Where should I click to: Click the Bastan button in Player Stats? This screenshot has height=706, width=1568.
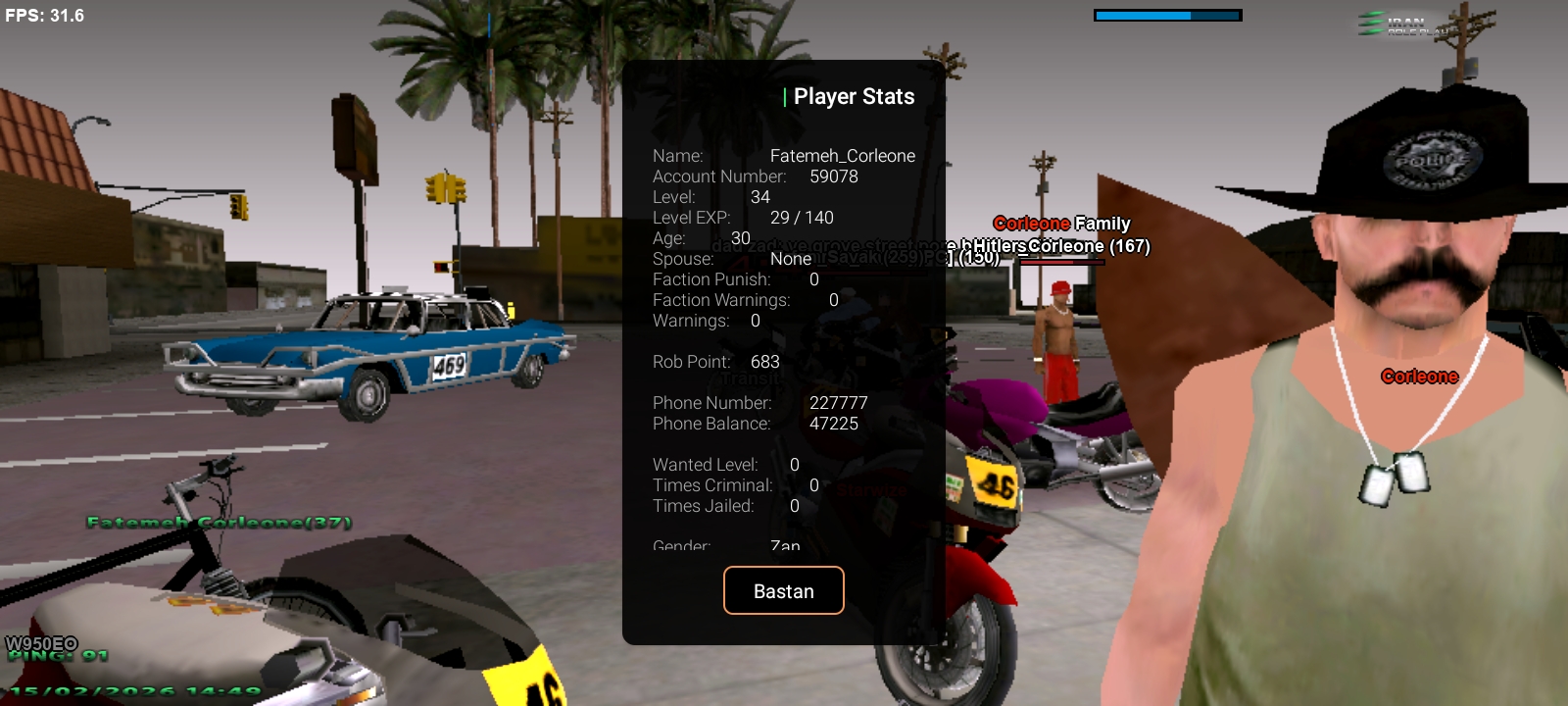tap(783, 590)
